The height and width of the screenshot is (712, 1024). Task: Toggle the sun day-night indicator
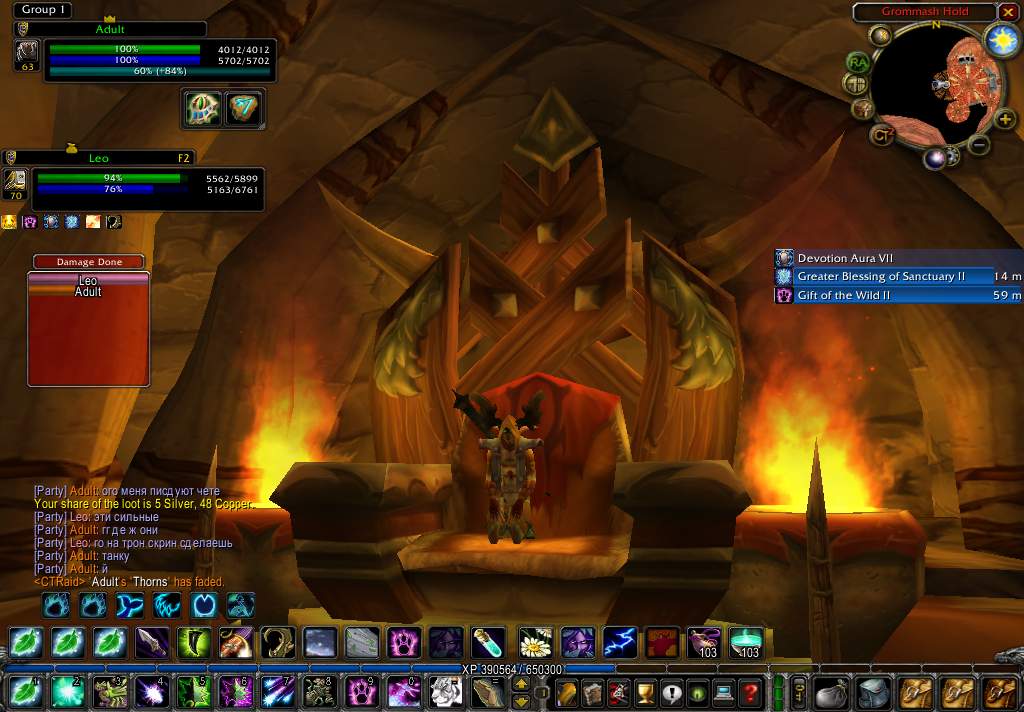(999, 39)
